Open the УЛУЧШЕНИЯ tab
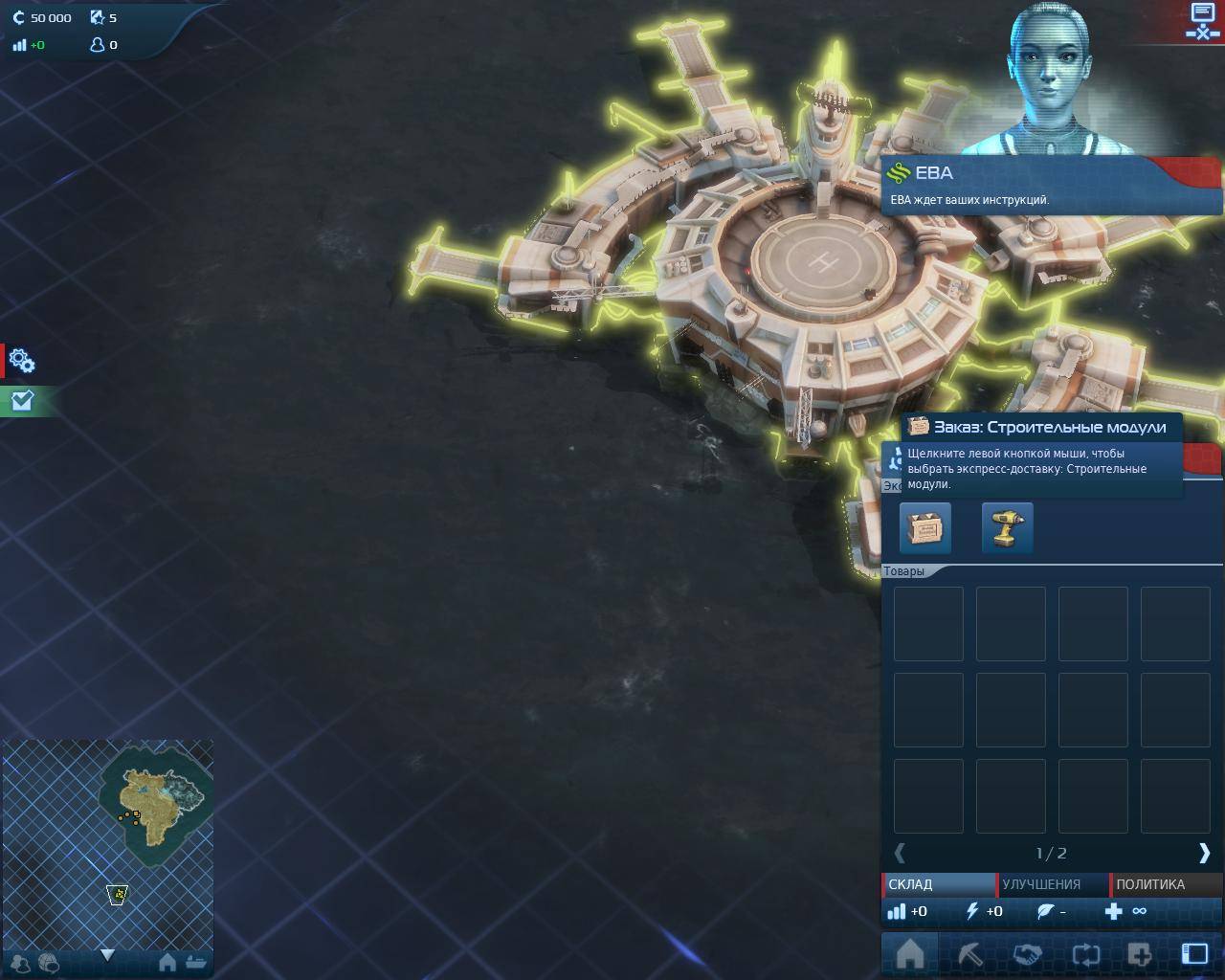 [x=1052, y=884]
